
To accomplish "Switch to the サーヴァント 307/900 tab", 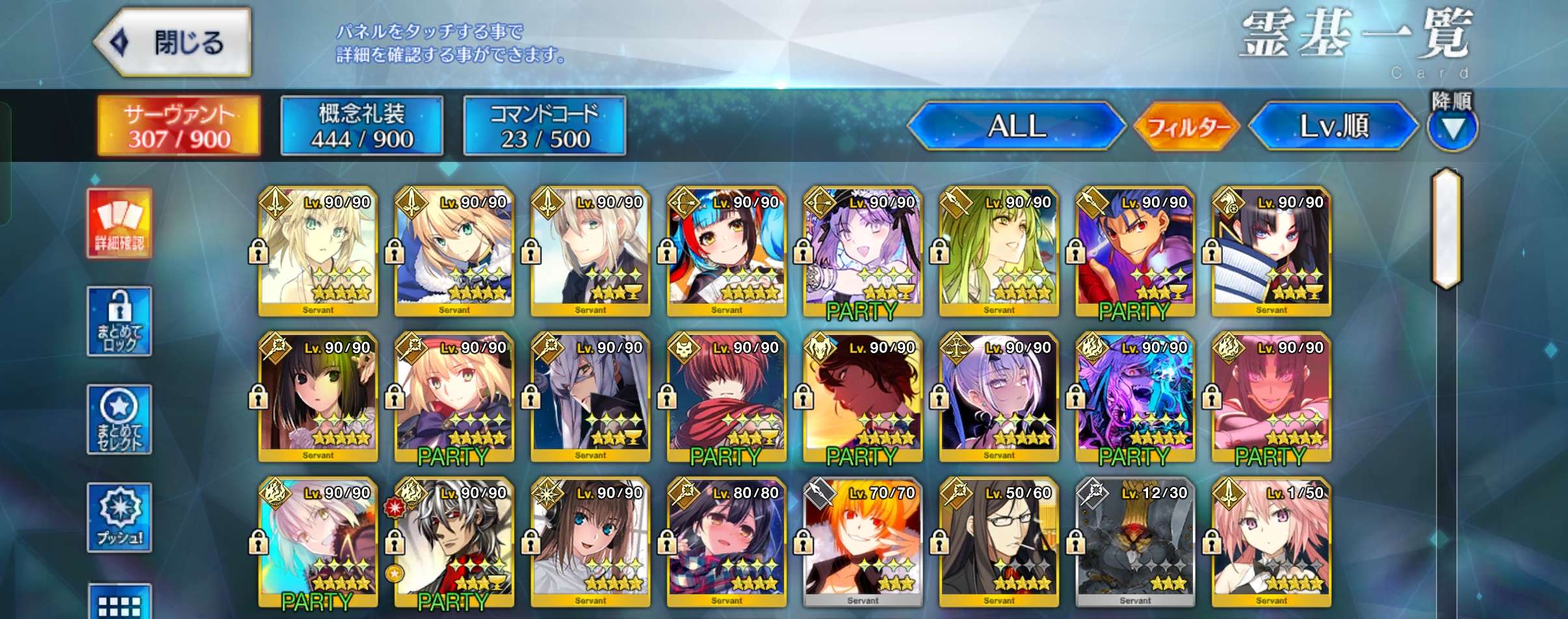I will [179, 126].
